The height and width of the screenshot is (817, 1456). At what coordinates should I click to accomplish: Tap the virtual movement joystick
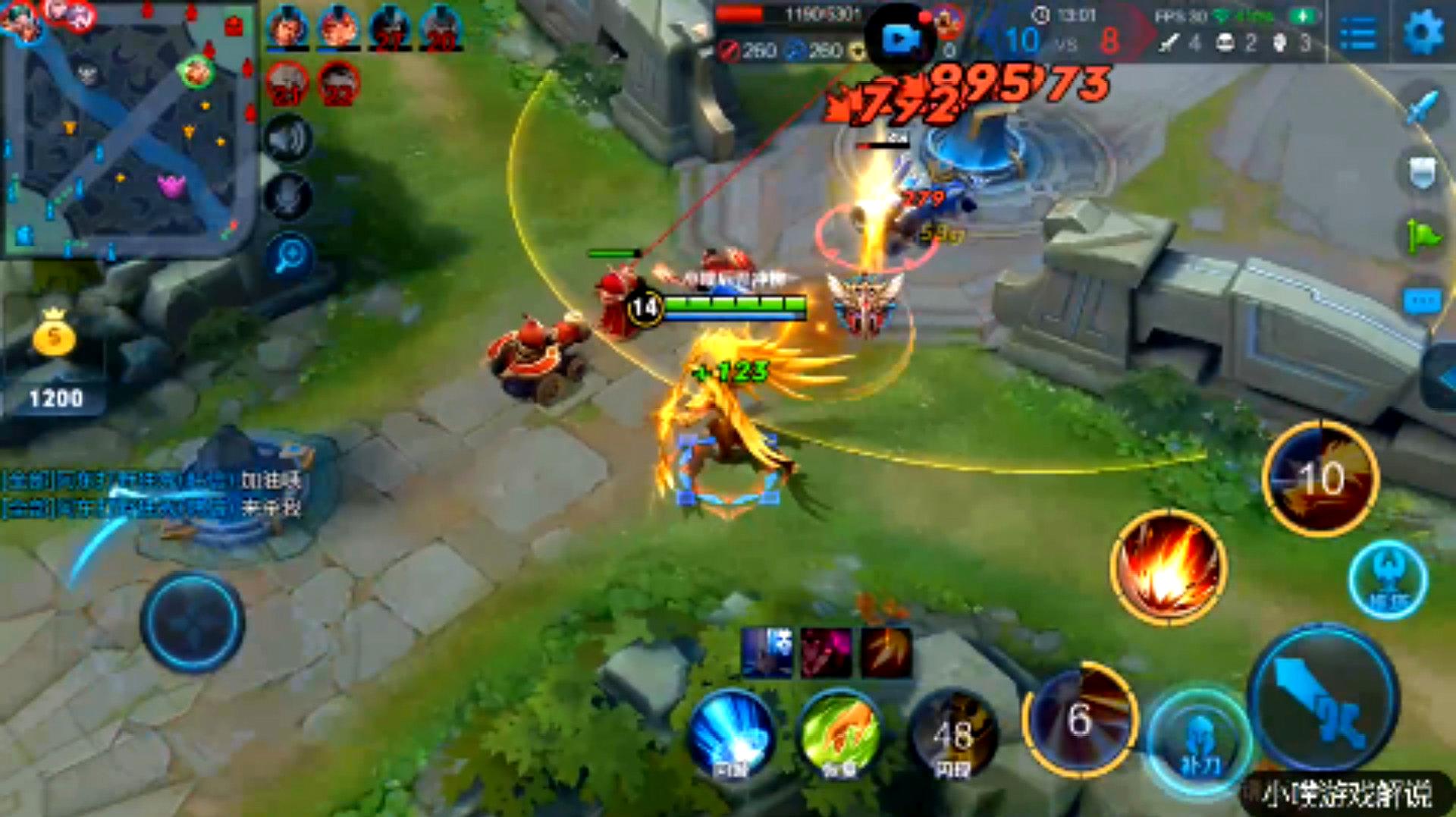tap(192, 622)
